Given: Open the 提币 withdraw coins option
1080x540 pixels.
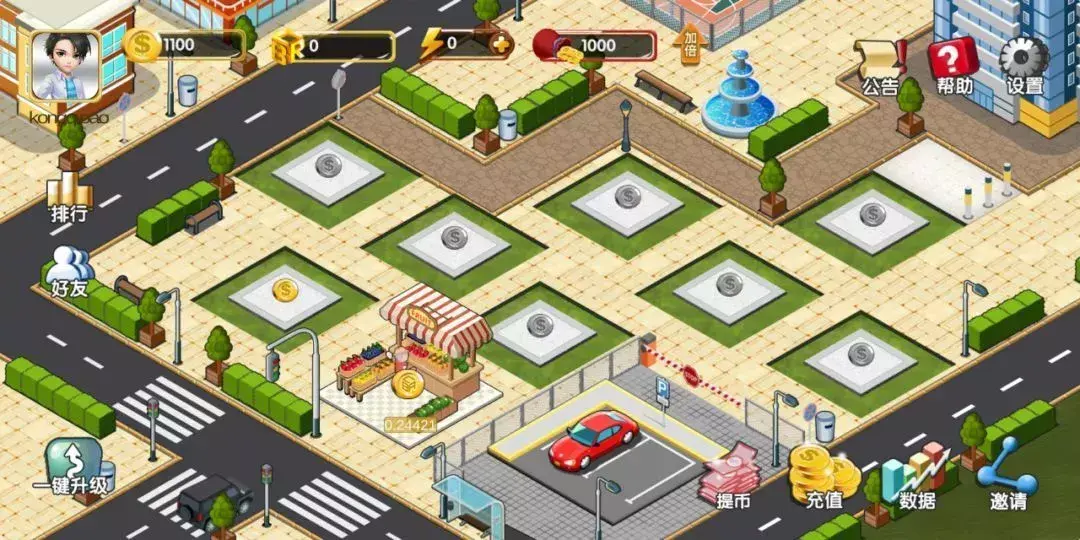Looking at the screenshot, I should 732,478.
